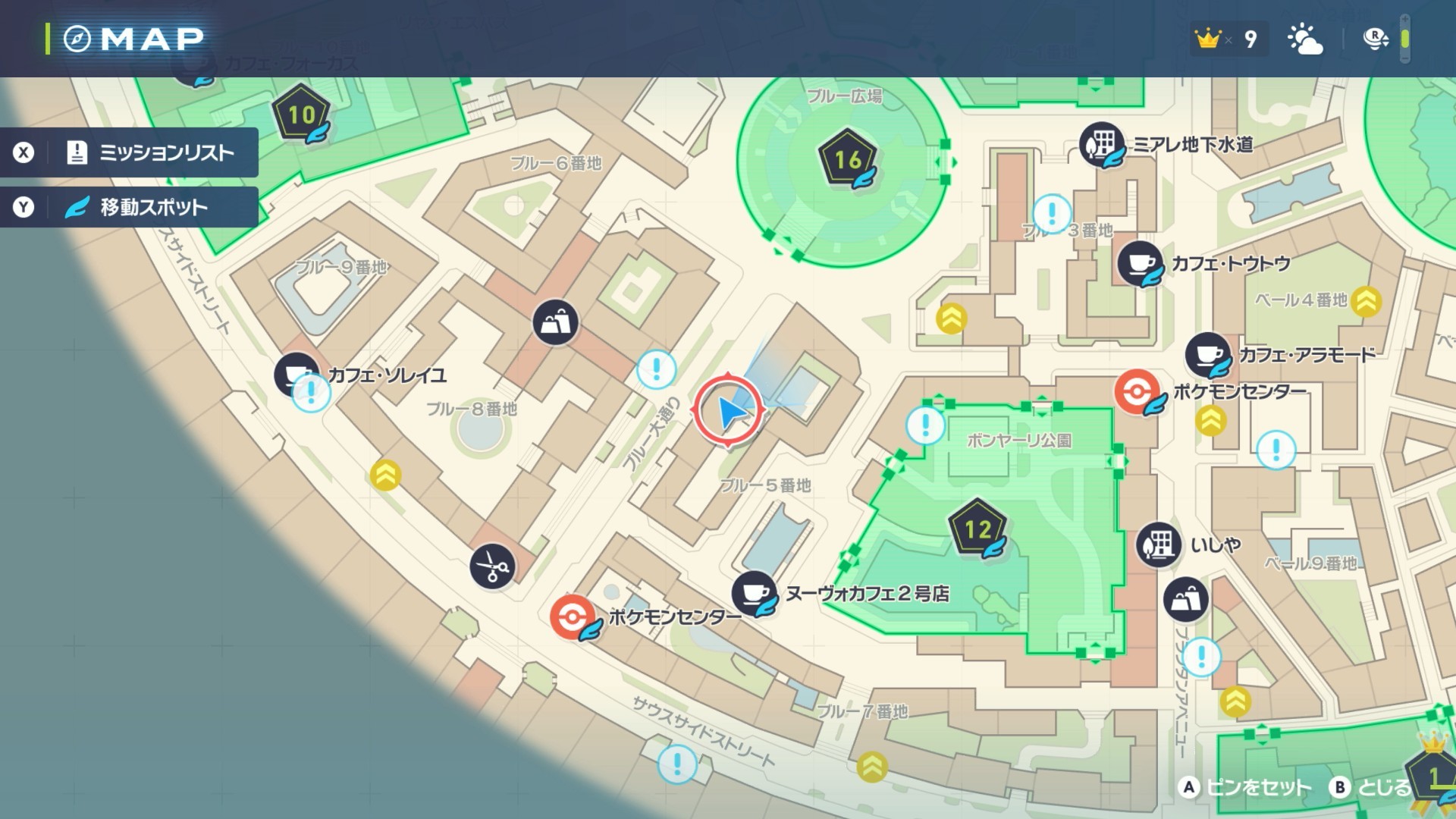The height and width of the screenshot is (819, 1456).
Task: Select the wild zone 10 badge
Action: point(301,115)
